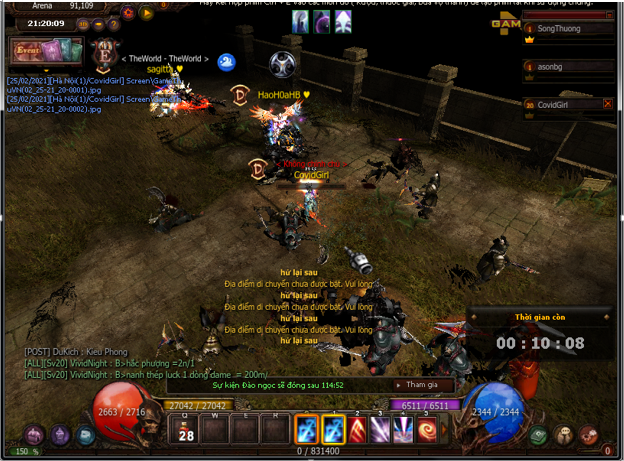Select the SongThuong party member row
The width and height of the screenshot is (624, 461).
coord(566,29)
